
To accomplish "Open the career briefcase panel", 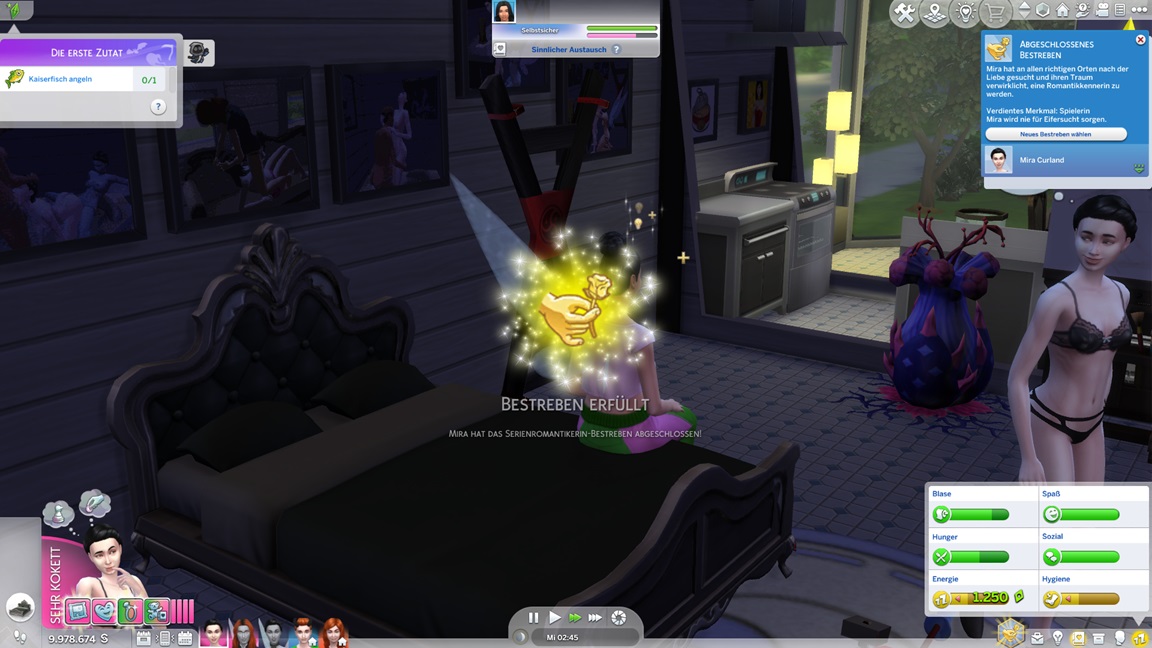I will [x=1037, y=638].
